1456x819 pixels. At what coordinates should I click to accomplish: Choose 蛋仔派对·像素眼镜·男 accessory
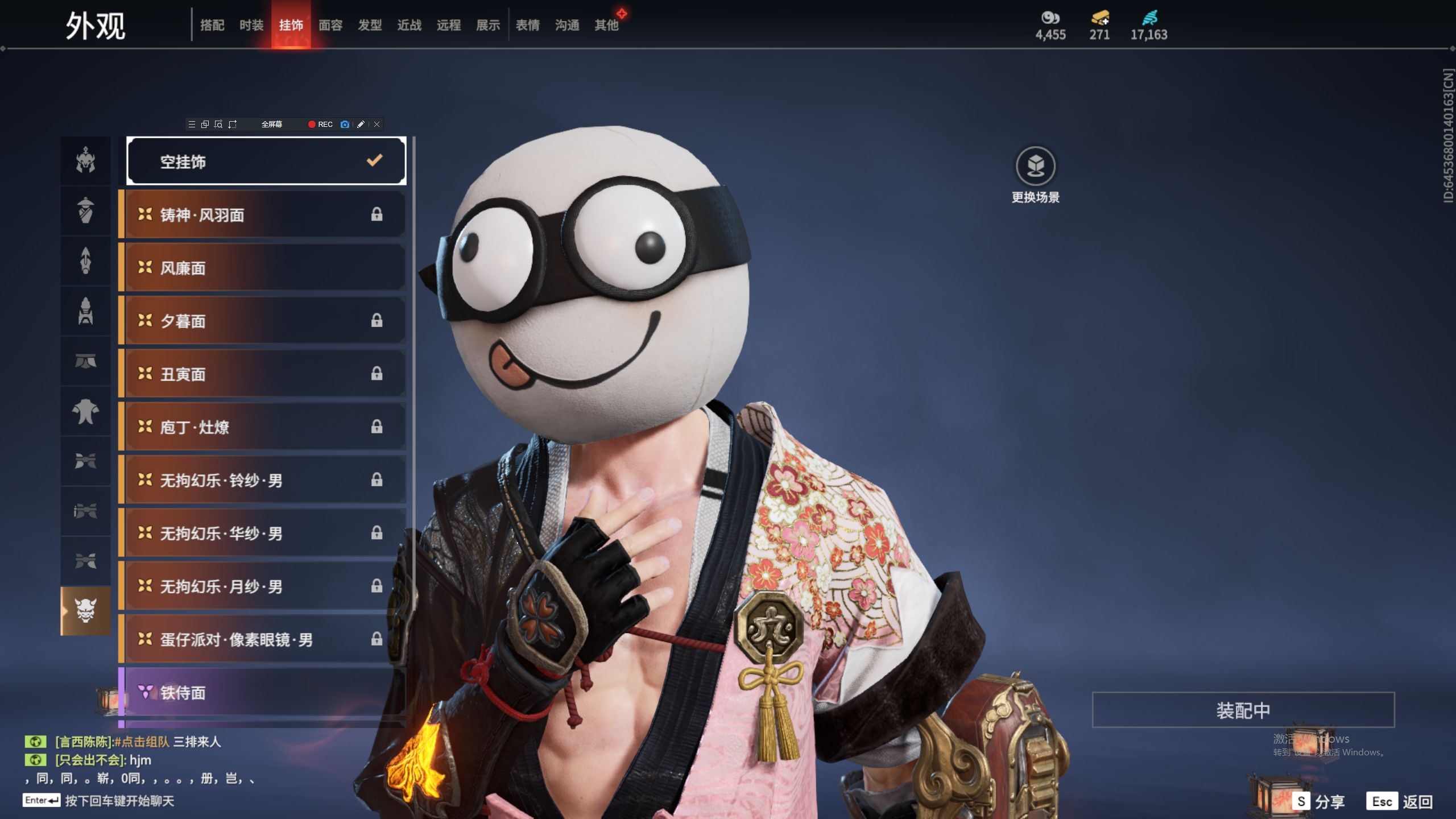tap(265, 639)
